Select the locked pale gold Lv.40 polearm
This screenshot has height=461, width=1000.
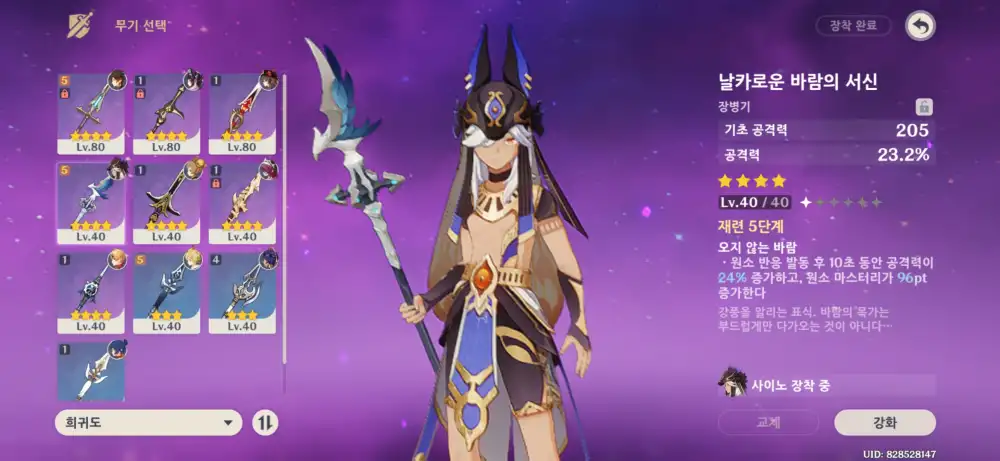click(x=242, y=202)
